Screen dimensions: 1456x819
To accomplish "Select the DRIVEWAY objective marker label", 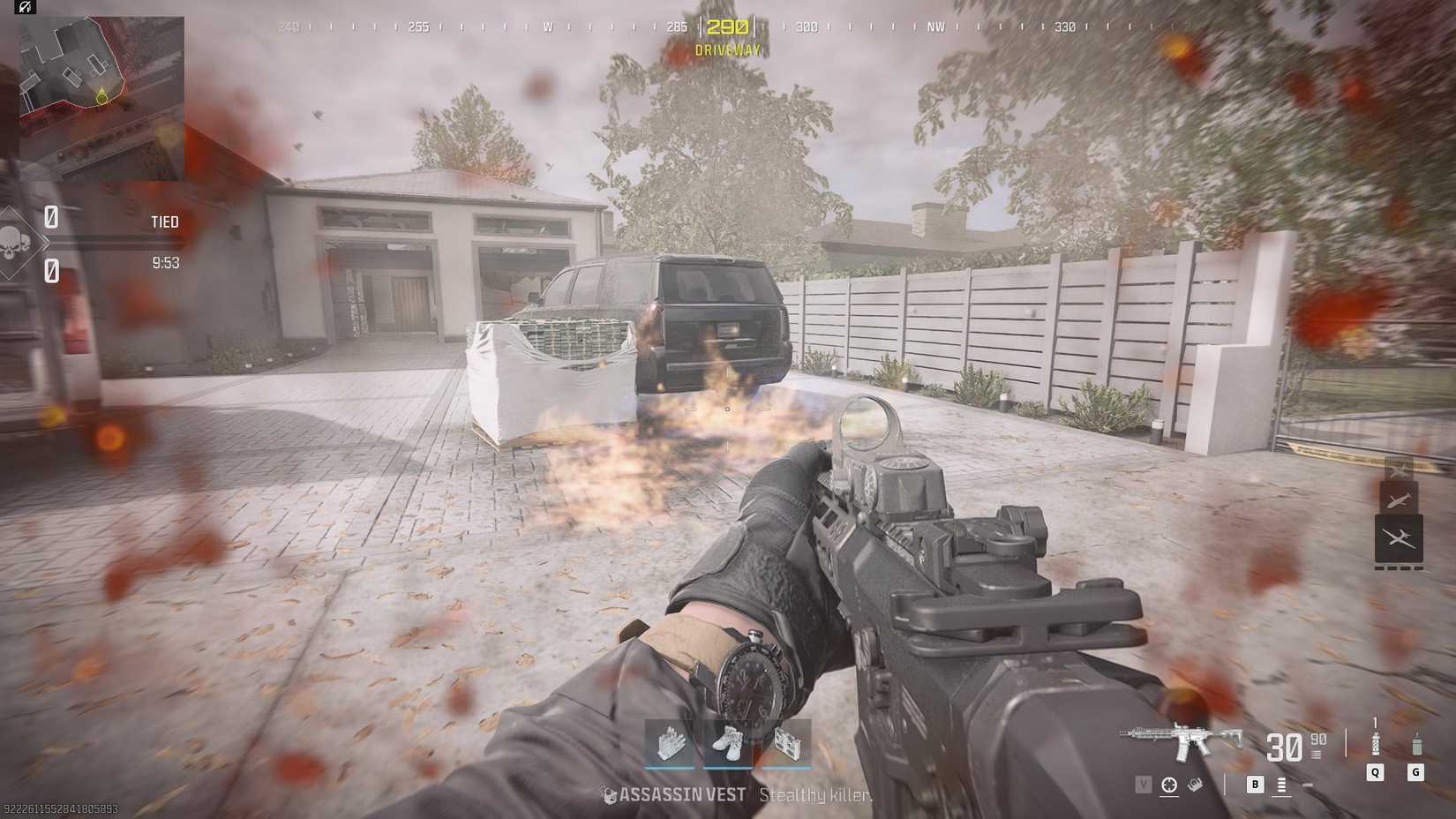I will [x=727, y=49].
